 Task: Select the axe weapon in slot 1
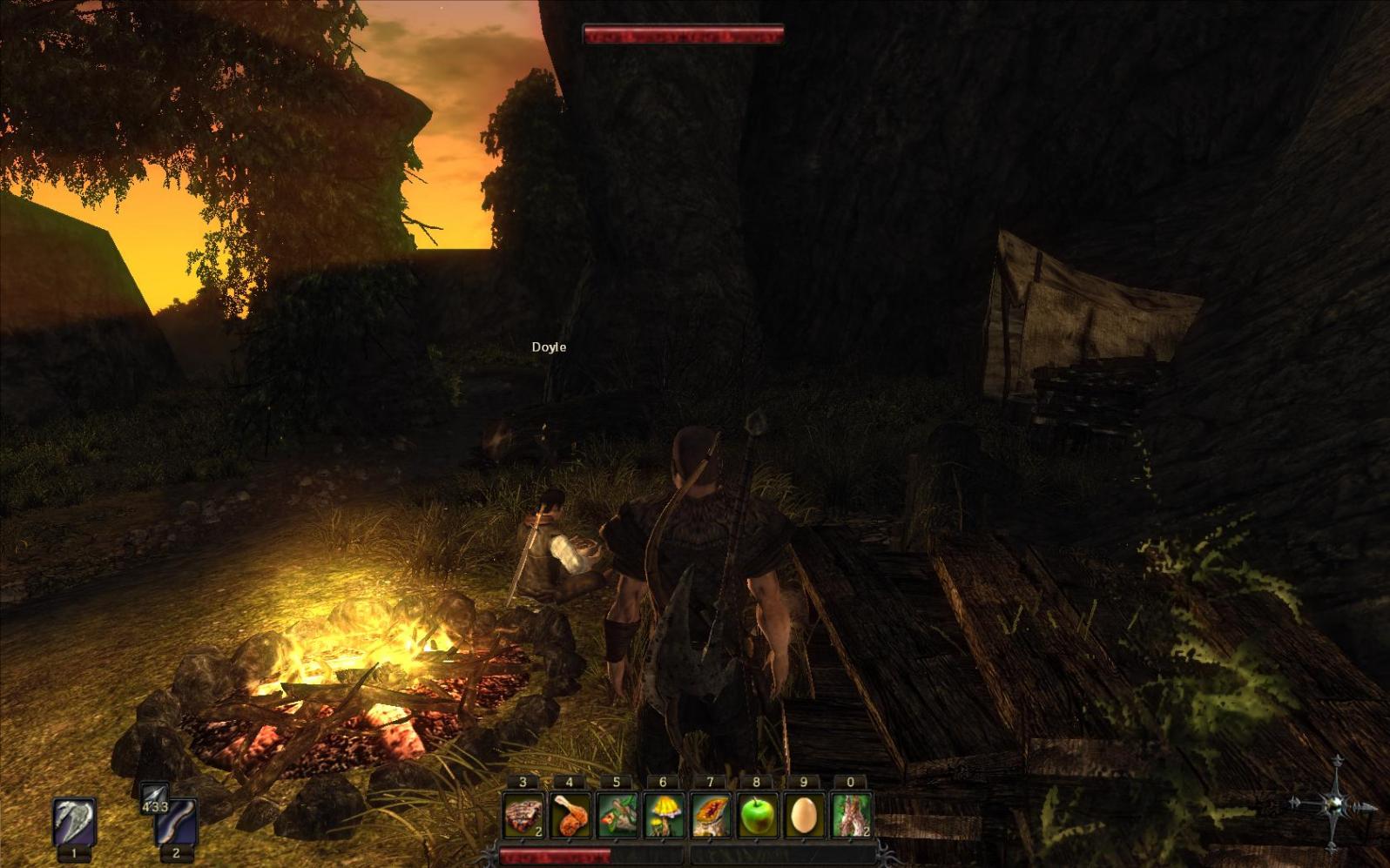74,822
